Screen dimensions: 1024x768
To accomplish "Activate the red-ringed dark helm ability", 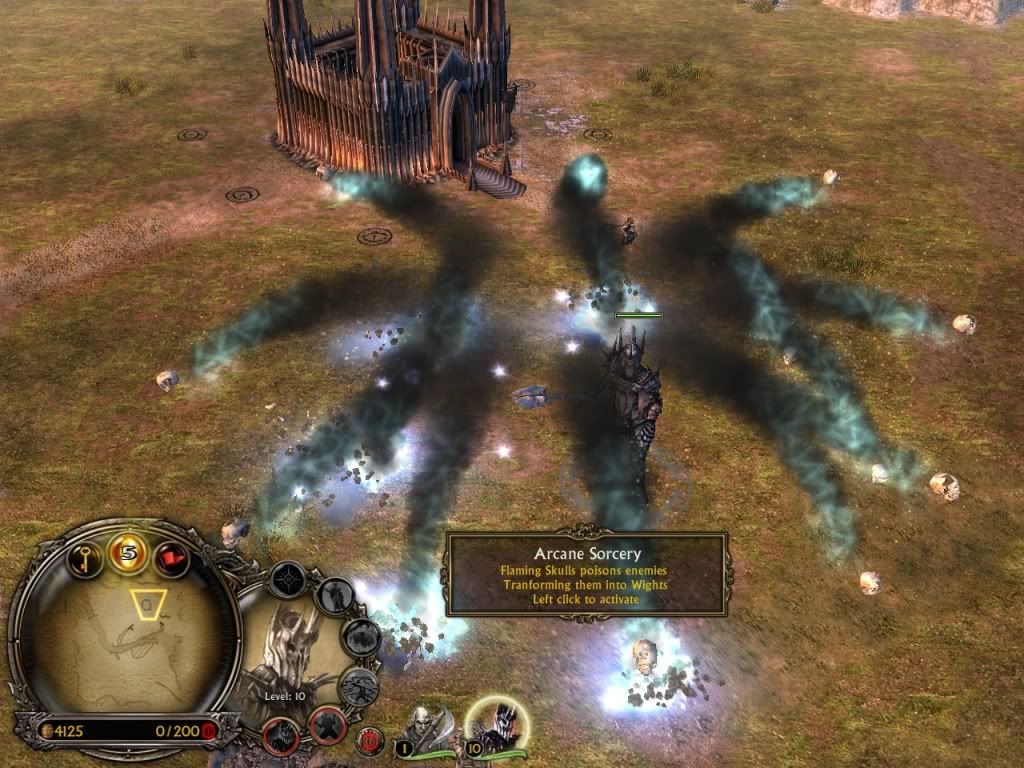I will [x=282, y=737].
